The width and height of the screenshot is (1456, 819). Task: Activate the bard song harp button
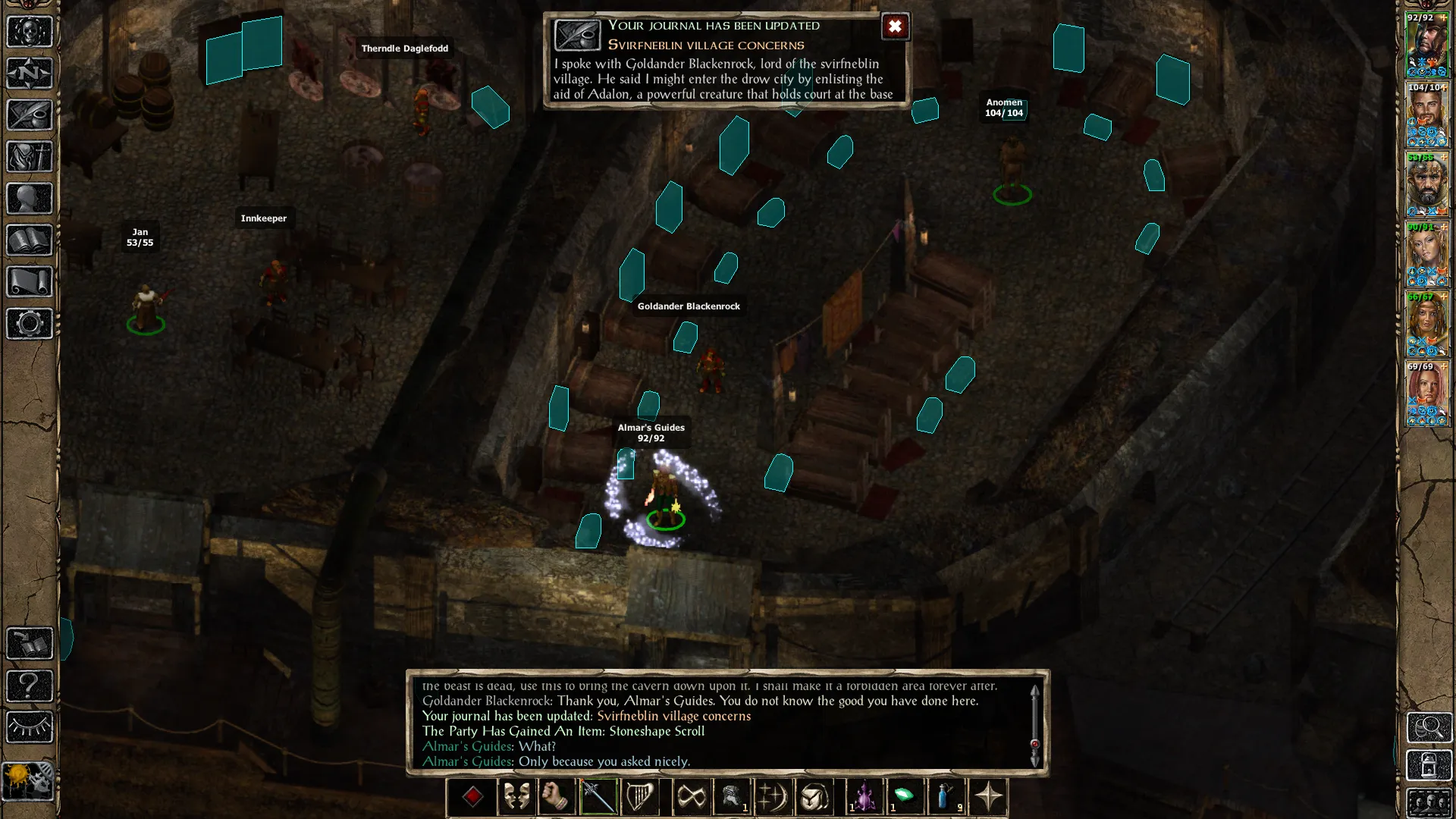(x=639, y=797)
